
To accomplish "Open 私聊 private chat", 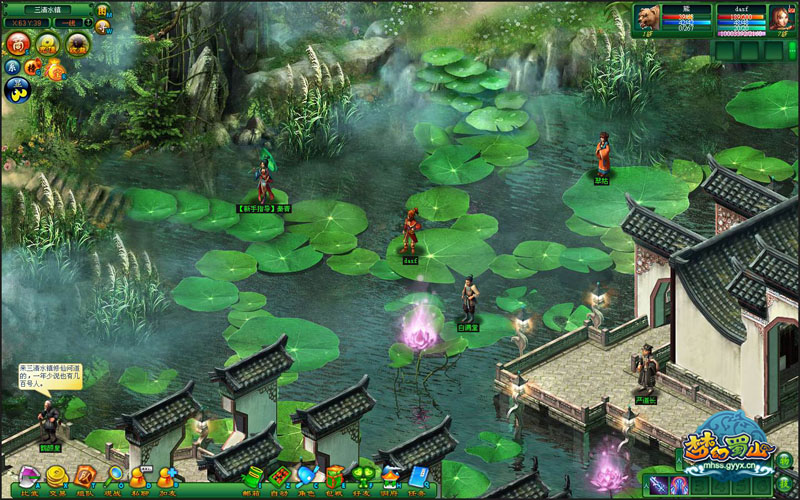I will (x=139, y=477).
